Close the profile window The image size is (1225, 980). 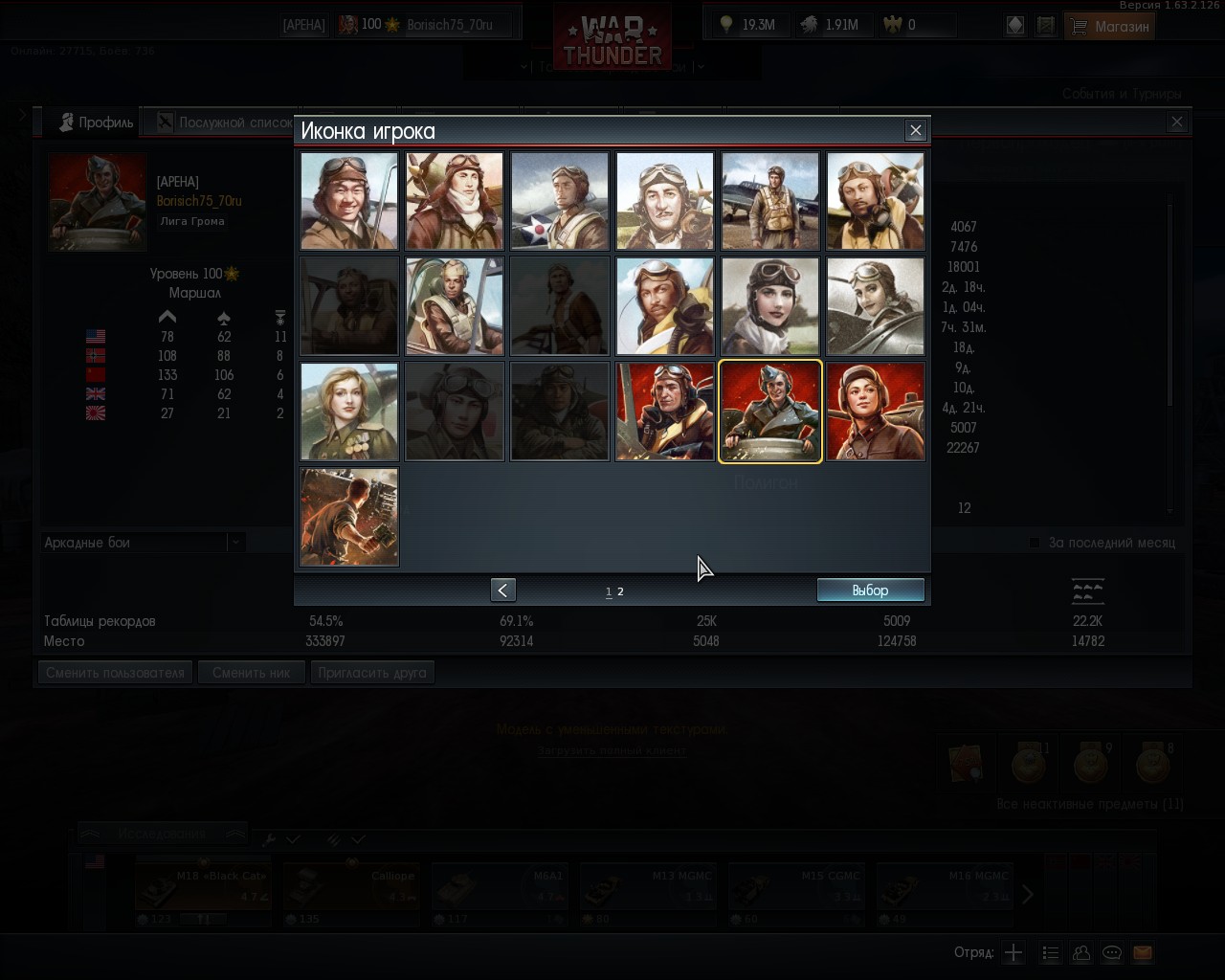(1177, 122)
